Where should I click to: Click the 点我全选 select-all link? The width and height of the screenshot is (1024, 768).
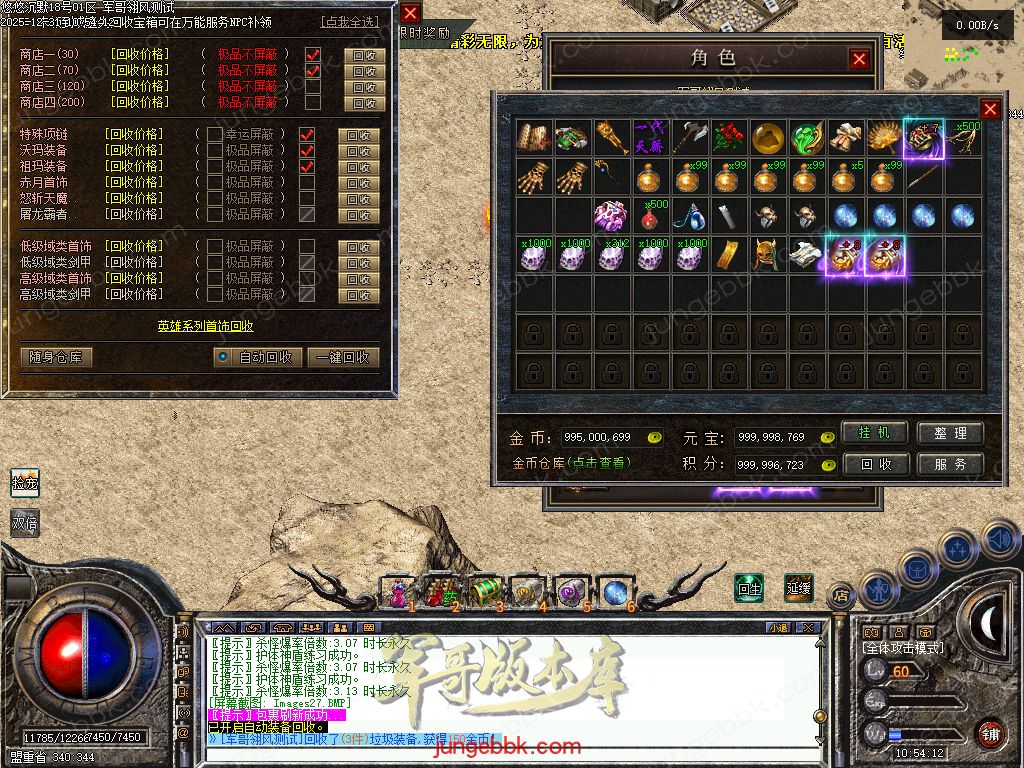(x=350, y=21)
